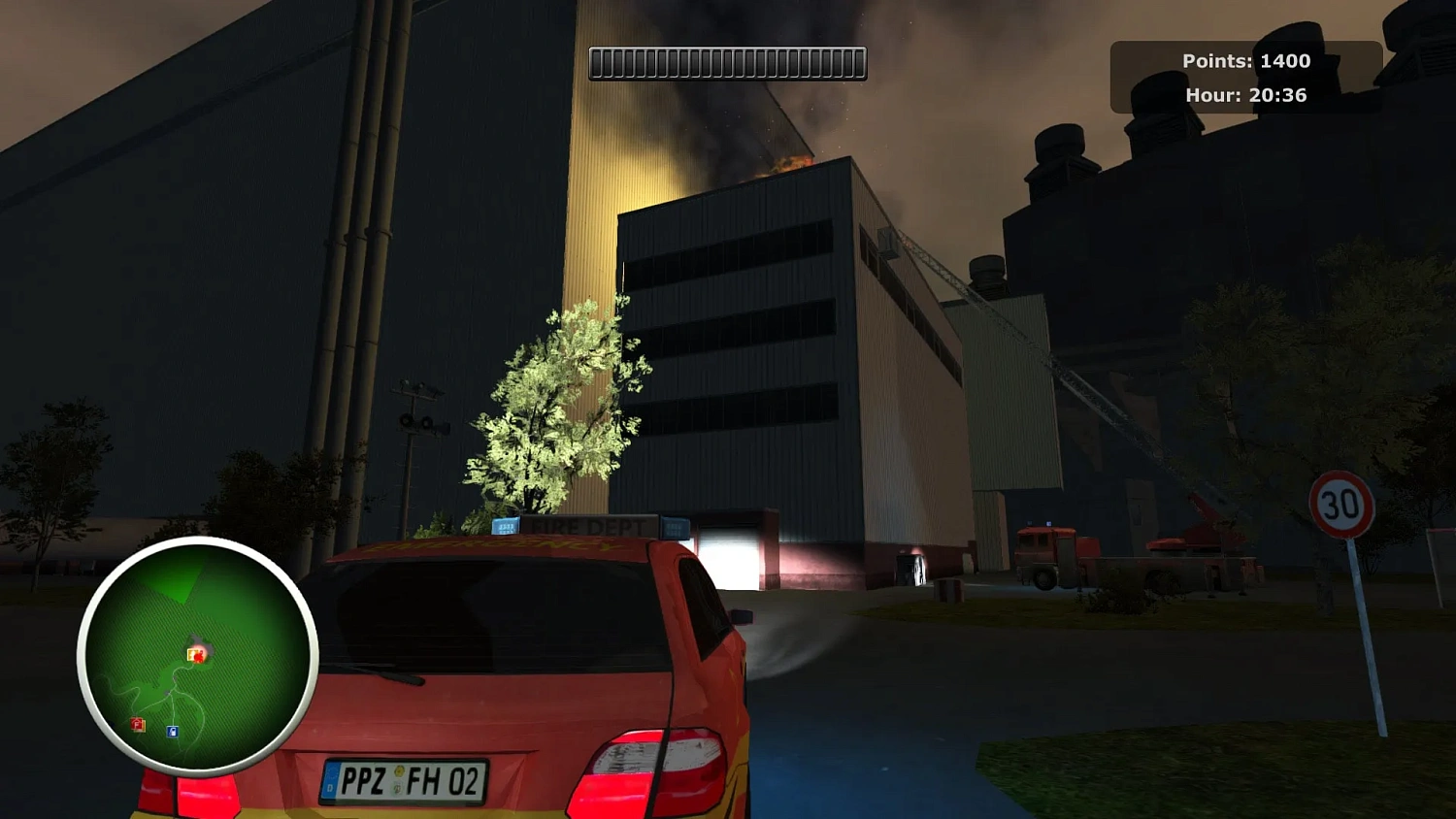Toggle the emergency roof lights on the car
Image resolution: width=1456 pixels, height=819 pixels.
505,526
